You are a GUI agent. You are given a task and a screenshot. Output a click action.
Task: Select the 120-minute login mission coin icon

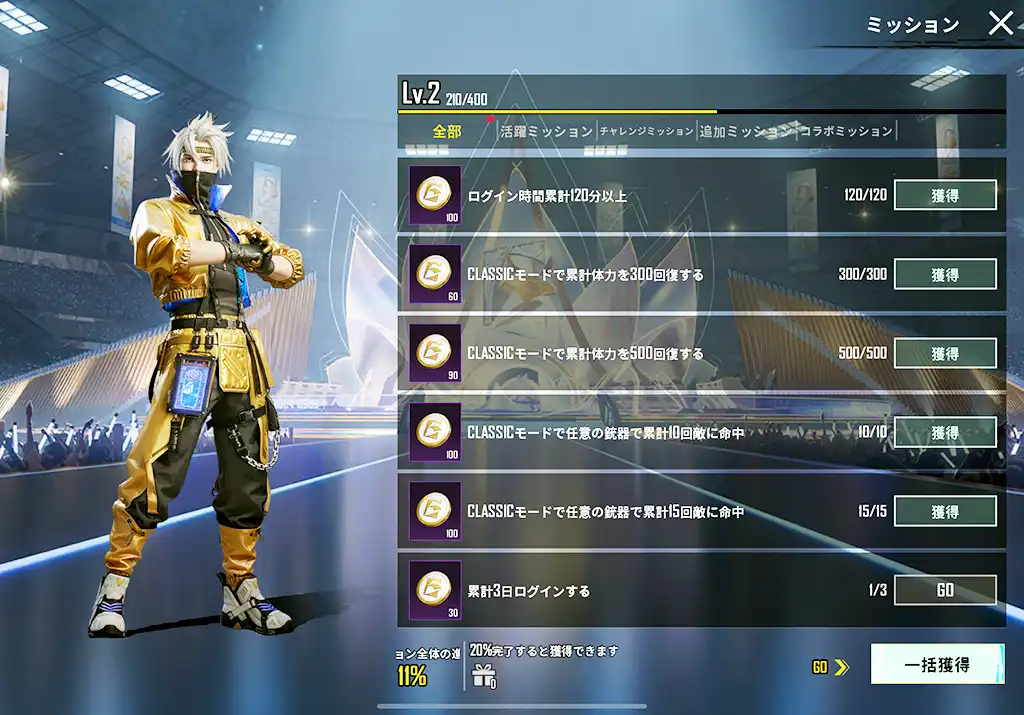pyautogui.click(x=435, y=195)
